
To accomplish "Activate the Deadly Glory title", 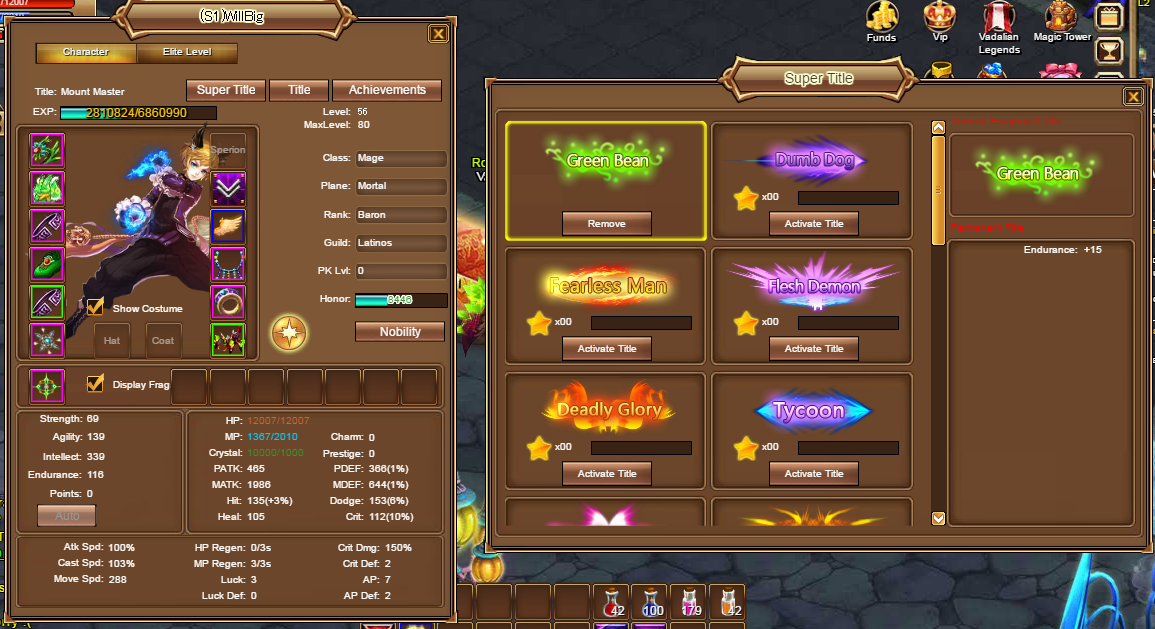I will pos(607,474).
